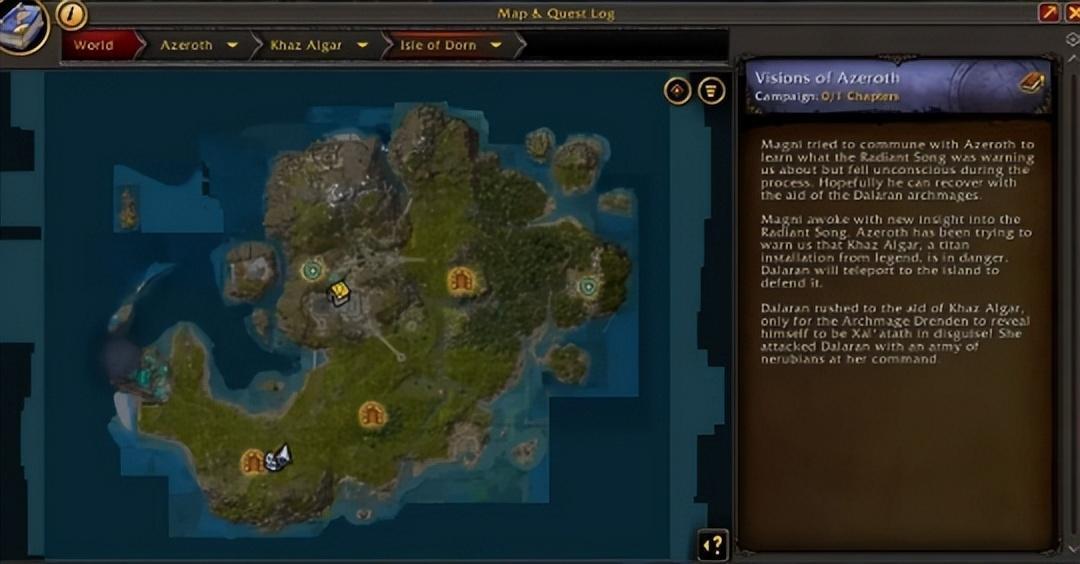Open the map tracking pin options
1080x564 pixels.
[678, 90]
